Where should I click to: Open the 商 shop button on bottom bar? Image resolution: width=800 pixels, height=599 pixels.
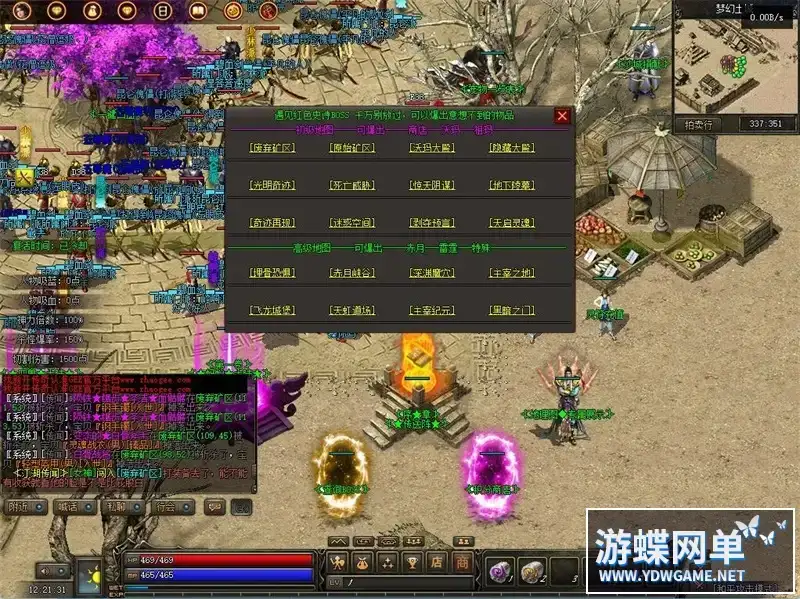click(463, 563)
